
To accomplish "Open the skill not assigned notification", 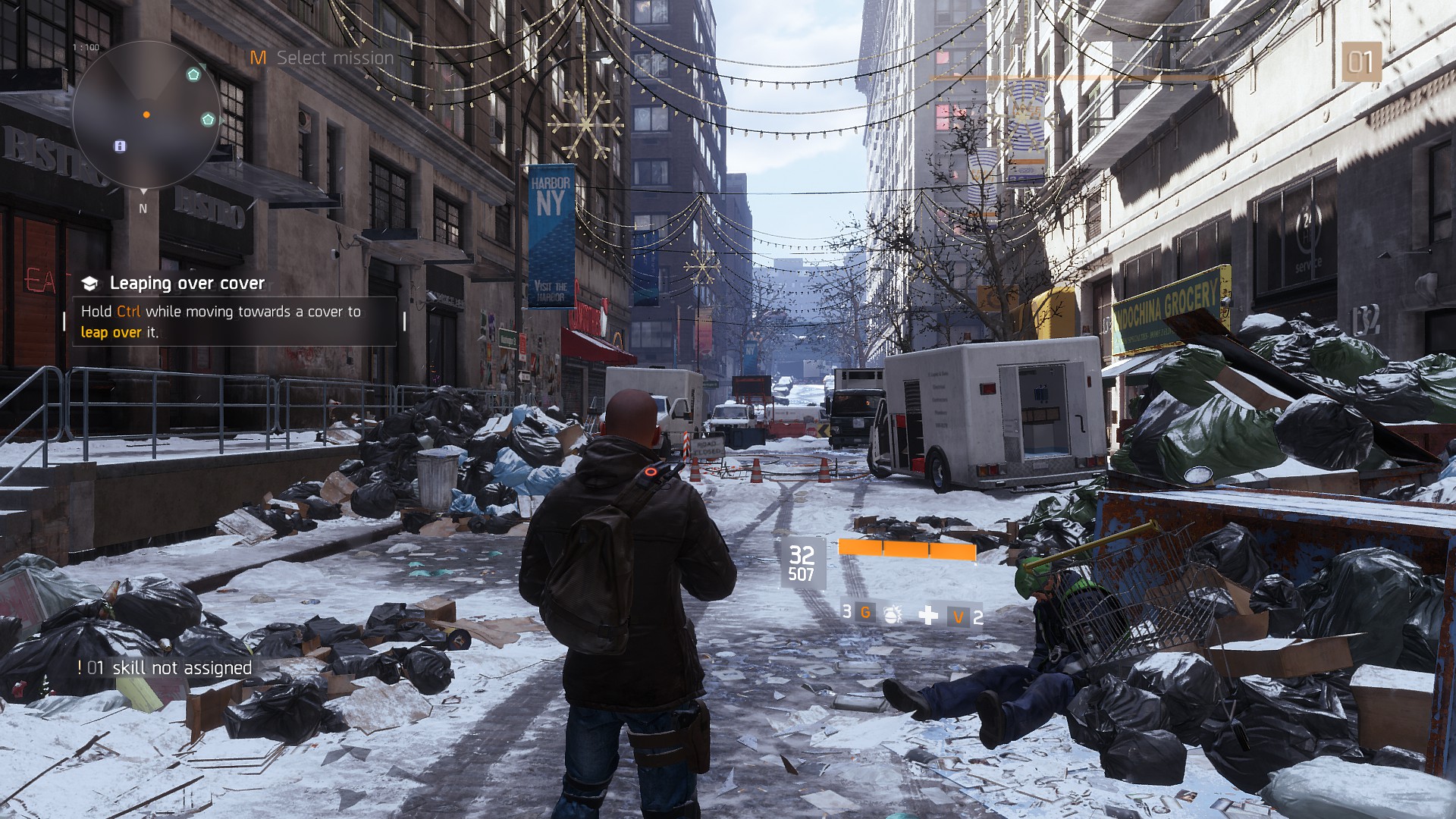I will point(165,668).
